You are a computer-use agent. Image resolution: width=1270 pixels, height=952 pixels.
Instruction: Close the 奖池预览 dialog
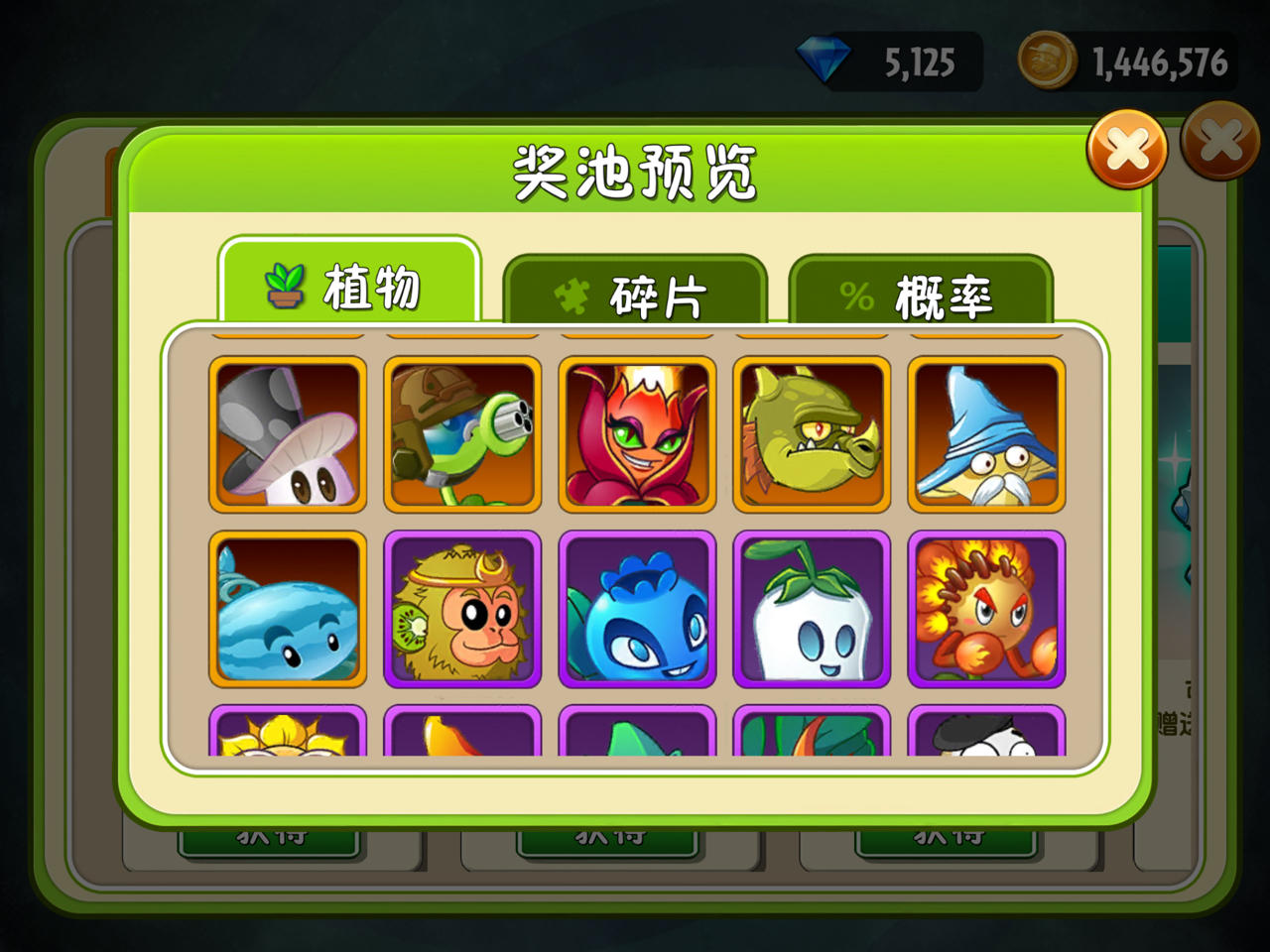1127,149
